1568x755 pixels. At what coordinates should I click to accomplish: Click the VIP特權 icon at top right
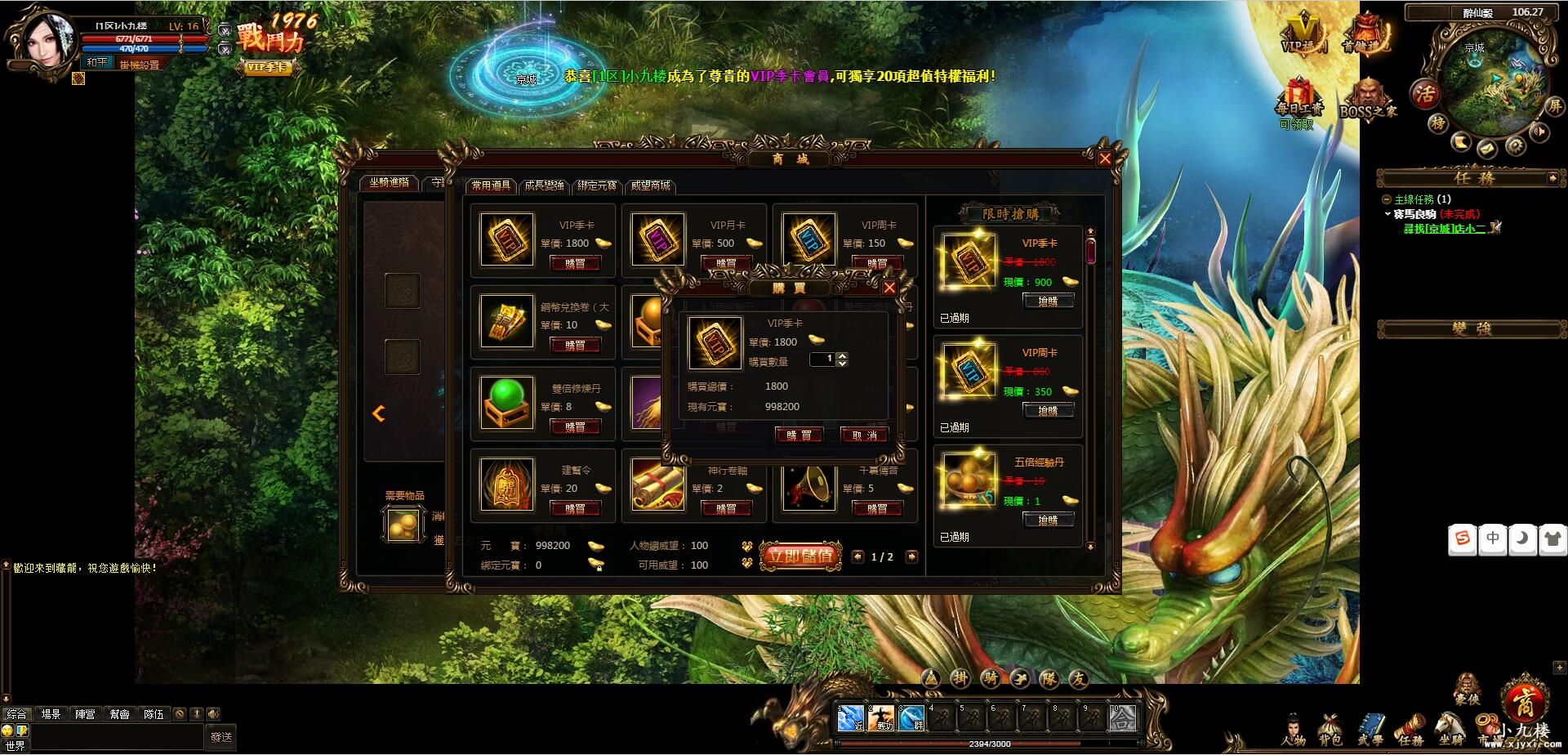click(x=1302, y=31)
